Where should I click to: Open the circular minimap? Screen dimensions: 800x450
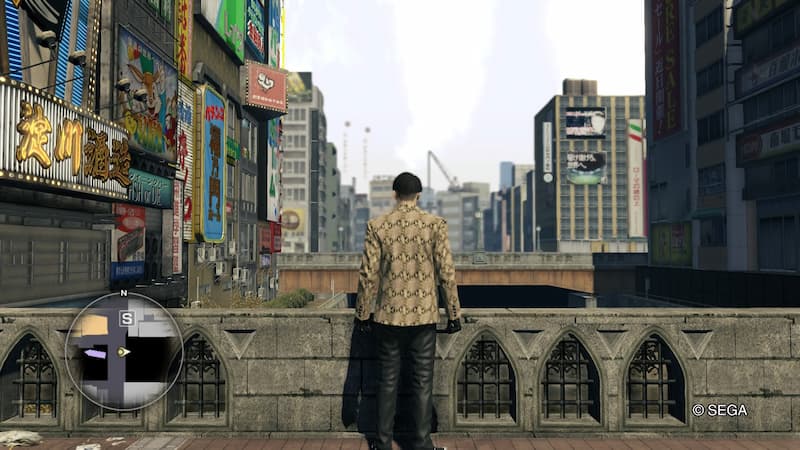point(124,351)
